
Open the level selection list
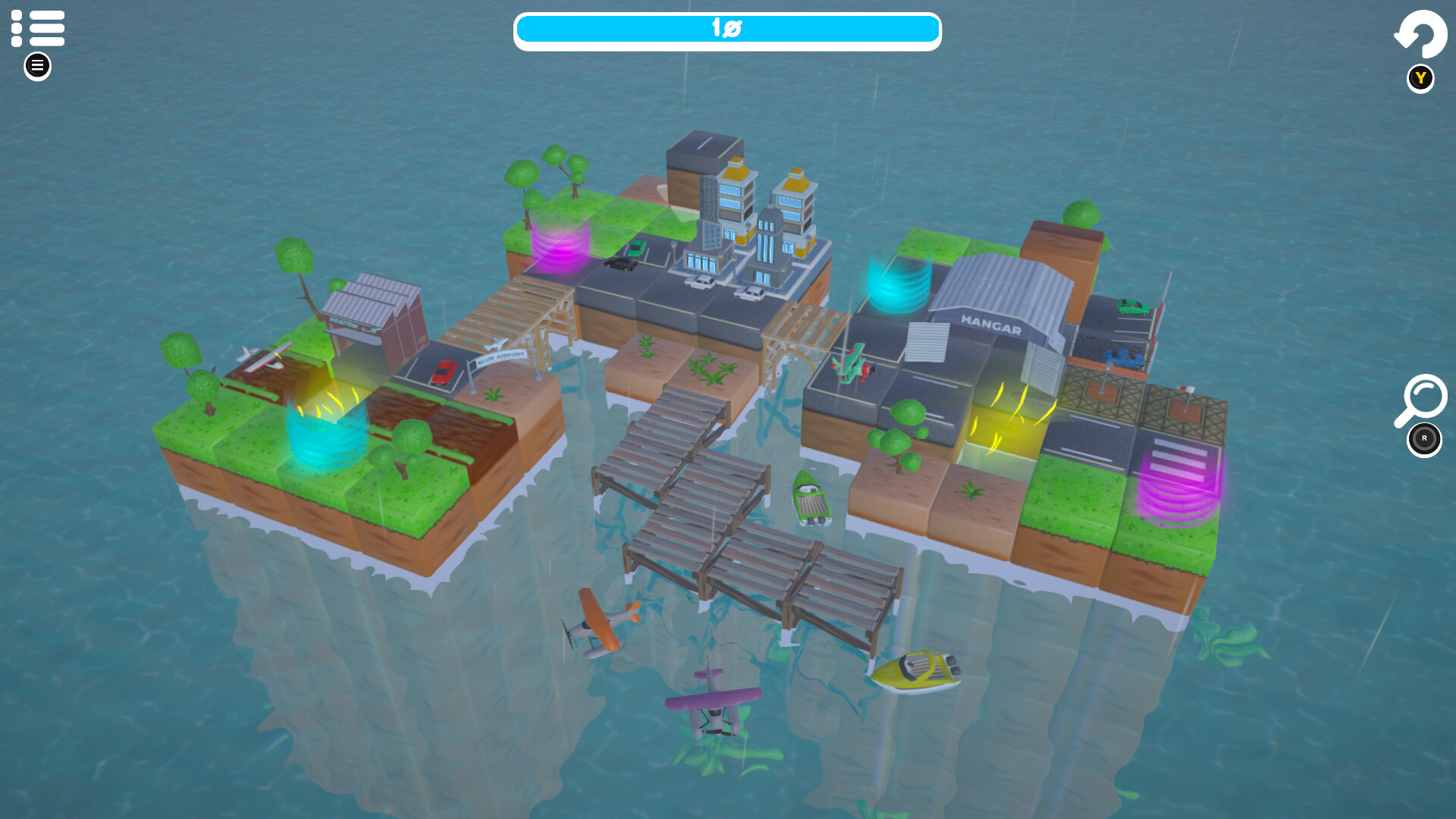[x=37, y=29]
